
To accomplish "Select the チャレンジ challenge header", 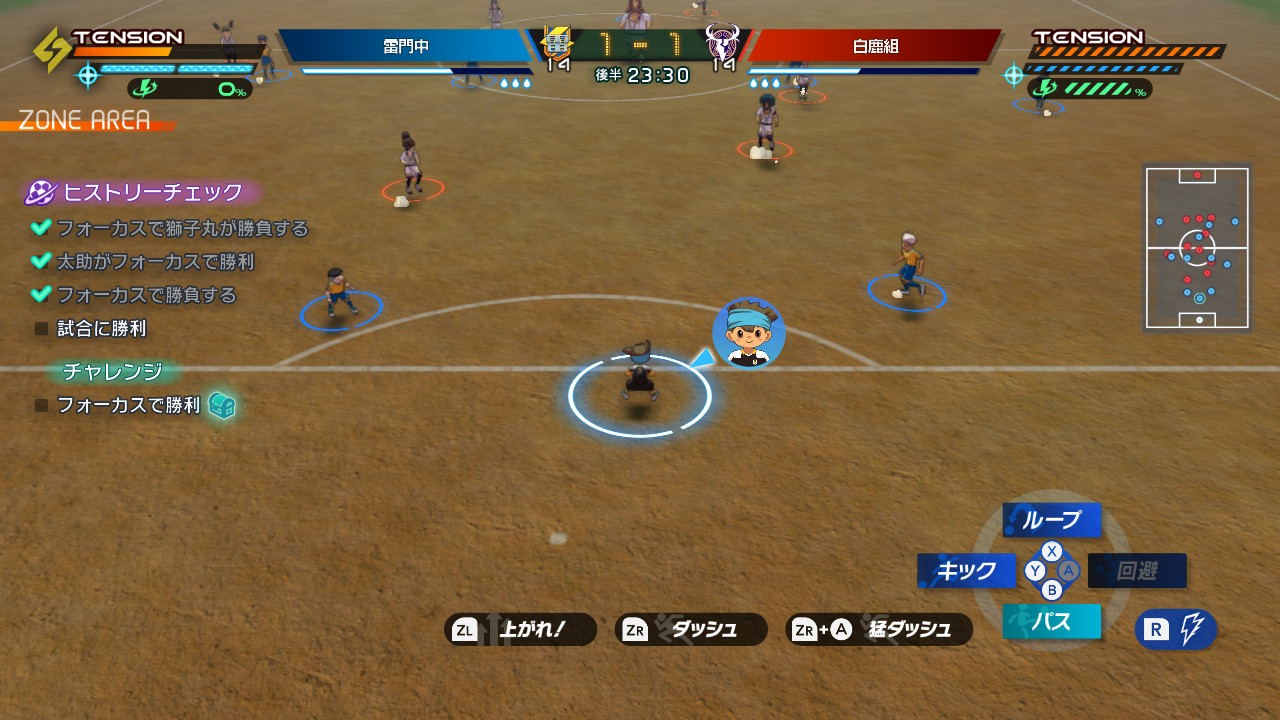I will 113,371.
